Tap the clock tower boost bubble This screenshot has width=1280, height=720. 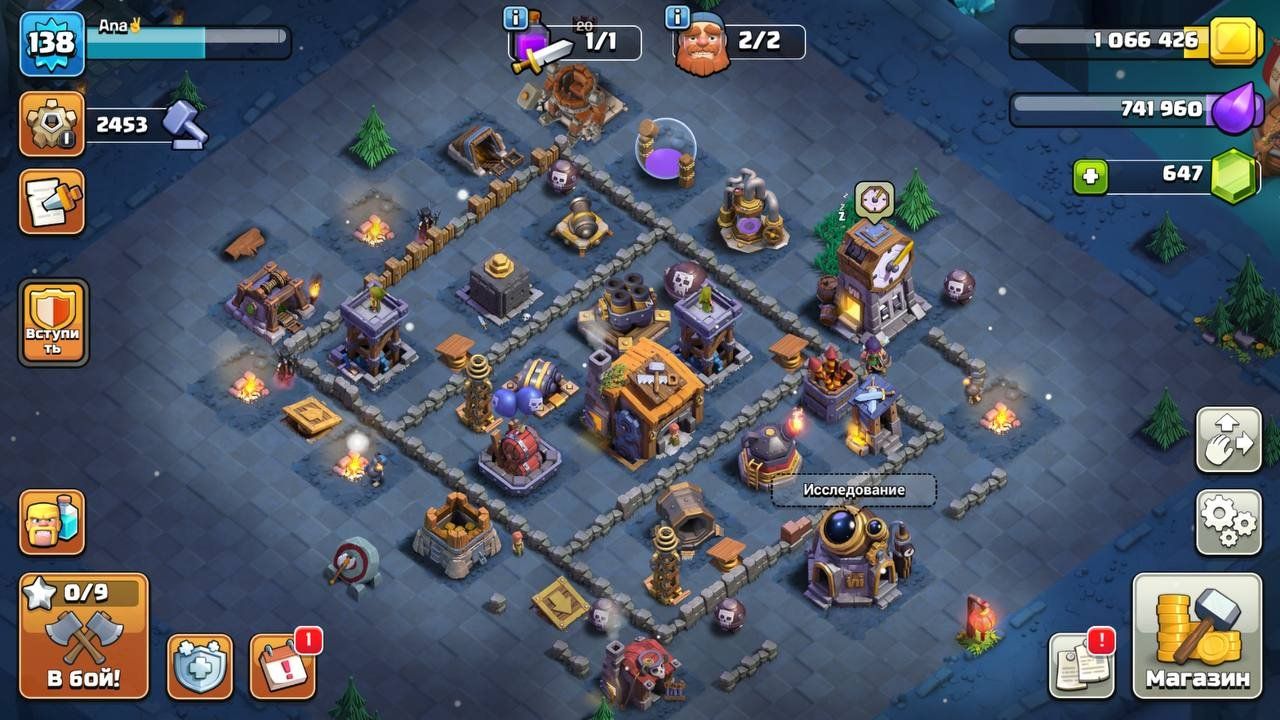874,199
